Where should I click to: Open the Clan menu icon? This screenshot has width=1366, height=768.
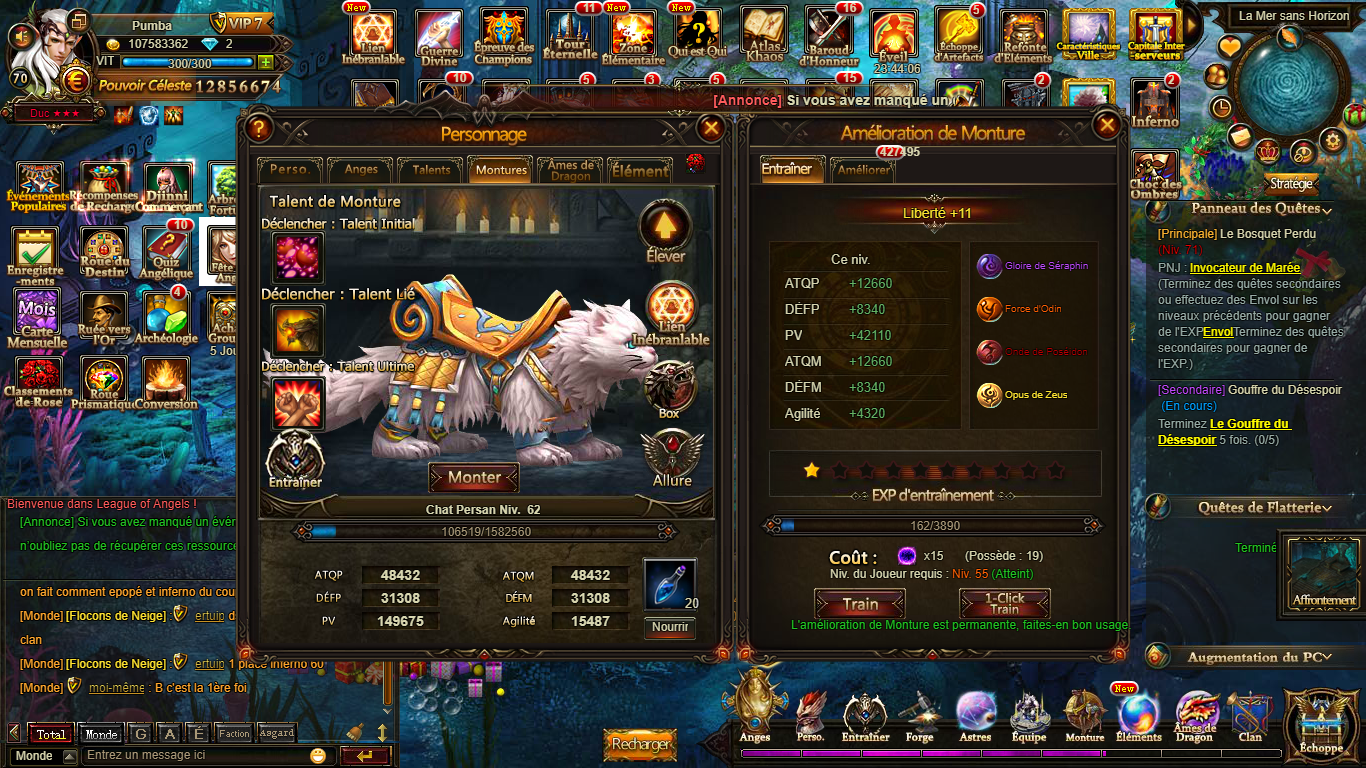(1250, 716)
